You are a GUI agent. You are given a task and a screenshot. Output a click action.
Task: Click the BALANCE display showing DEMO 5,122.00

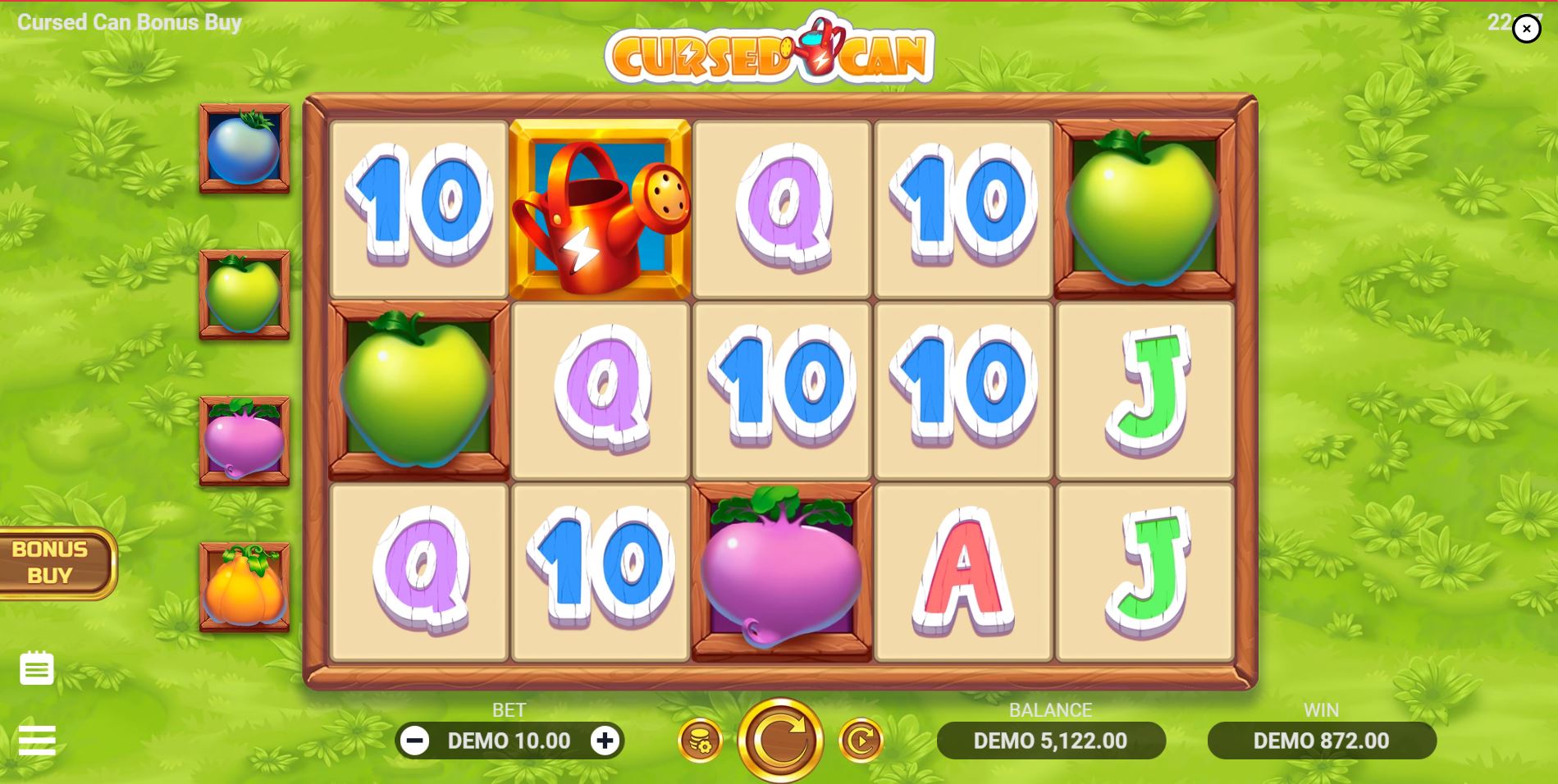(1053, 741)
